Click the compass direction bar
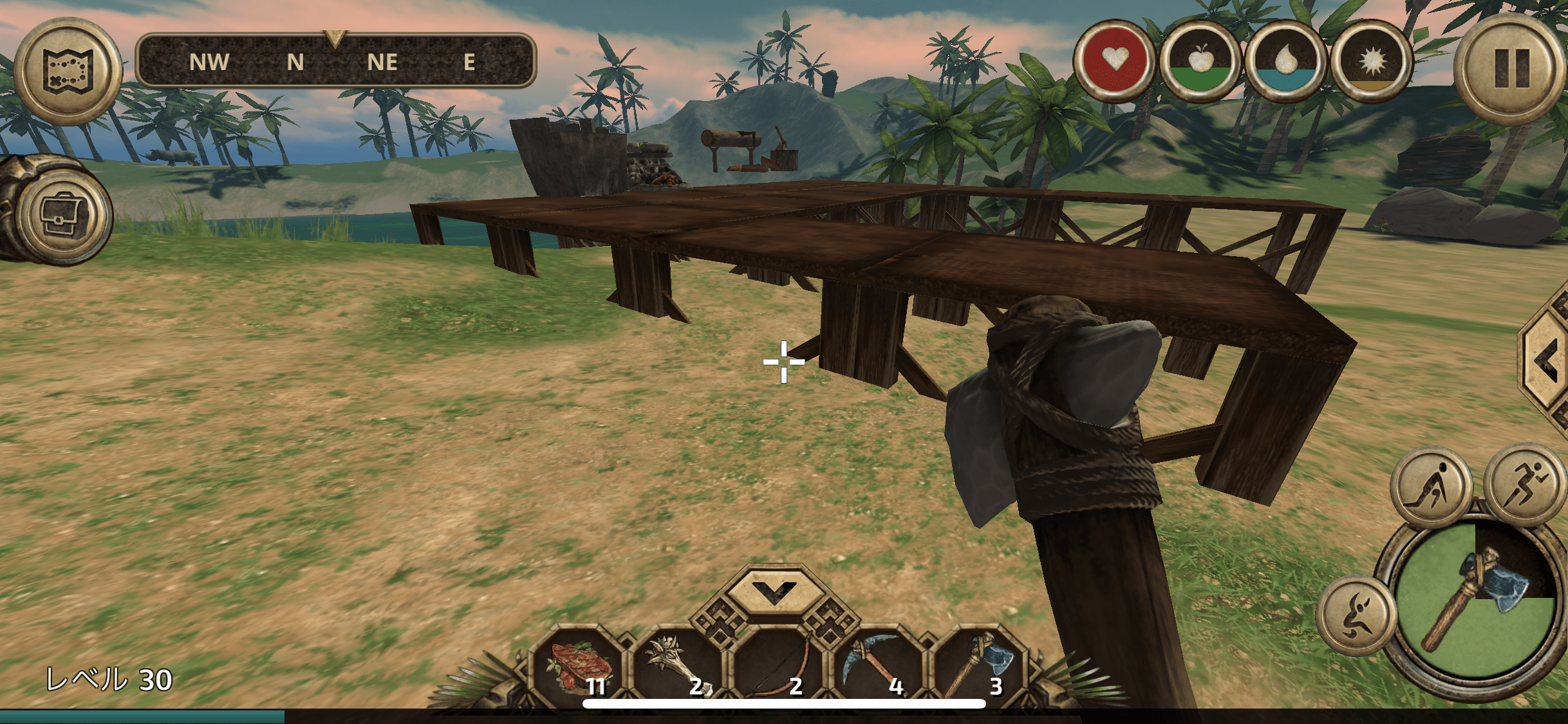Viewport: 1568px width, 724px height. point(336,61)
